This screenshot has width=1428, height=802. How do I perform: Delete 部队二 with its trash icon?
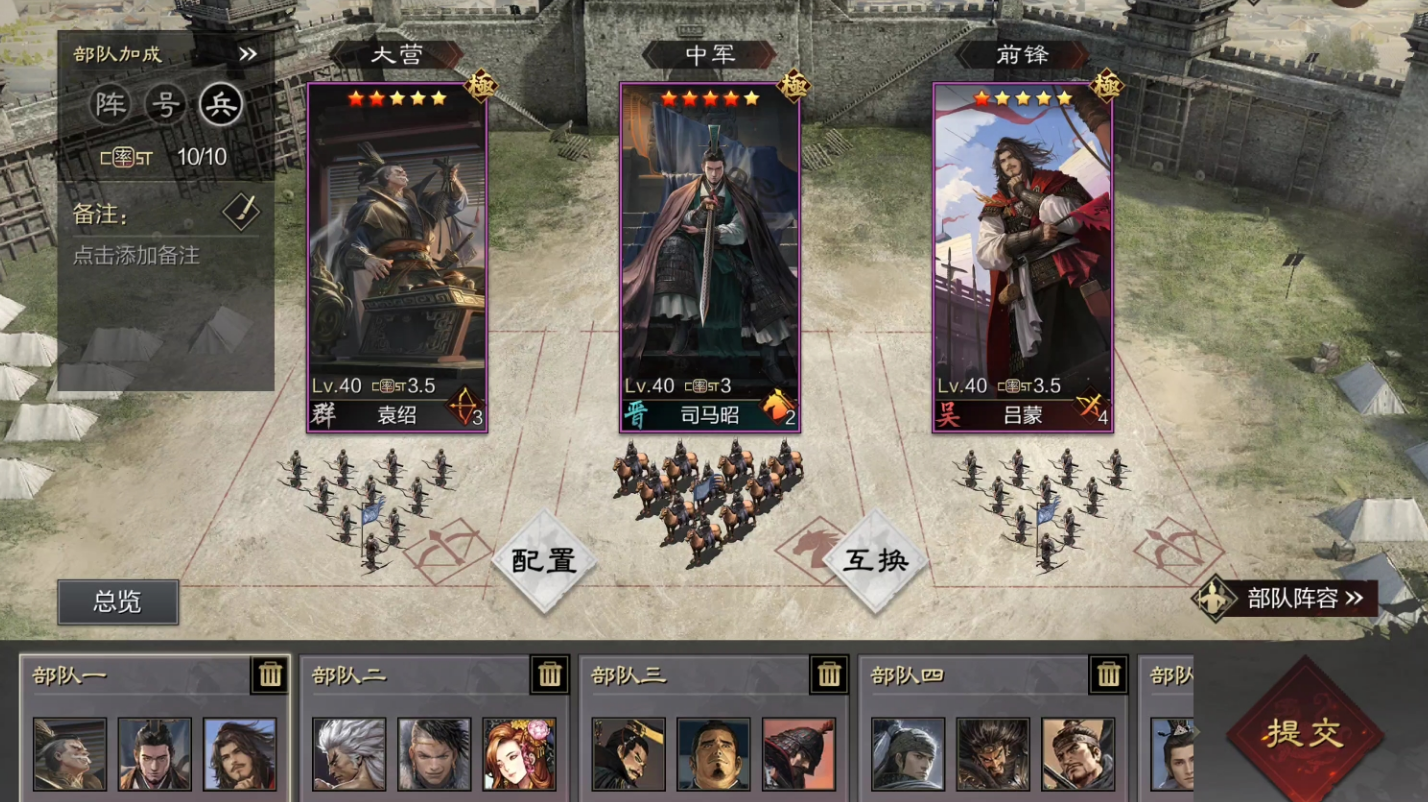click(550, 675)
